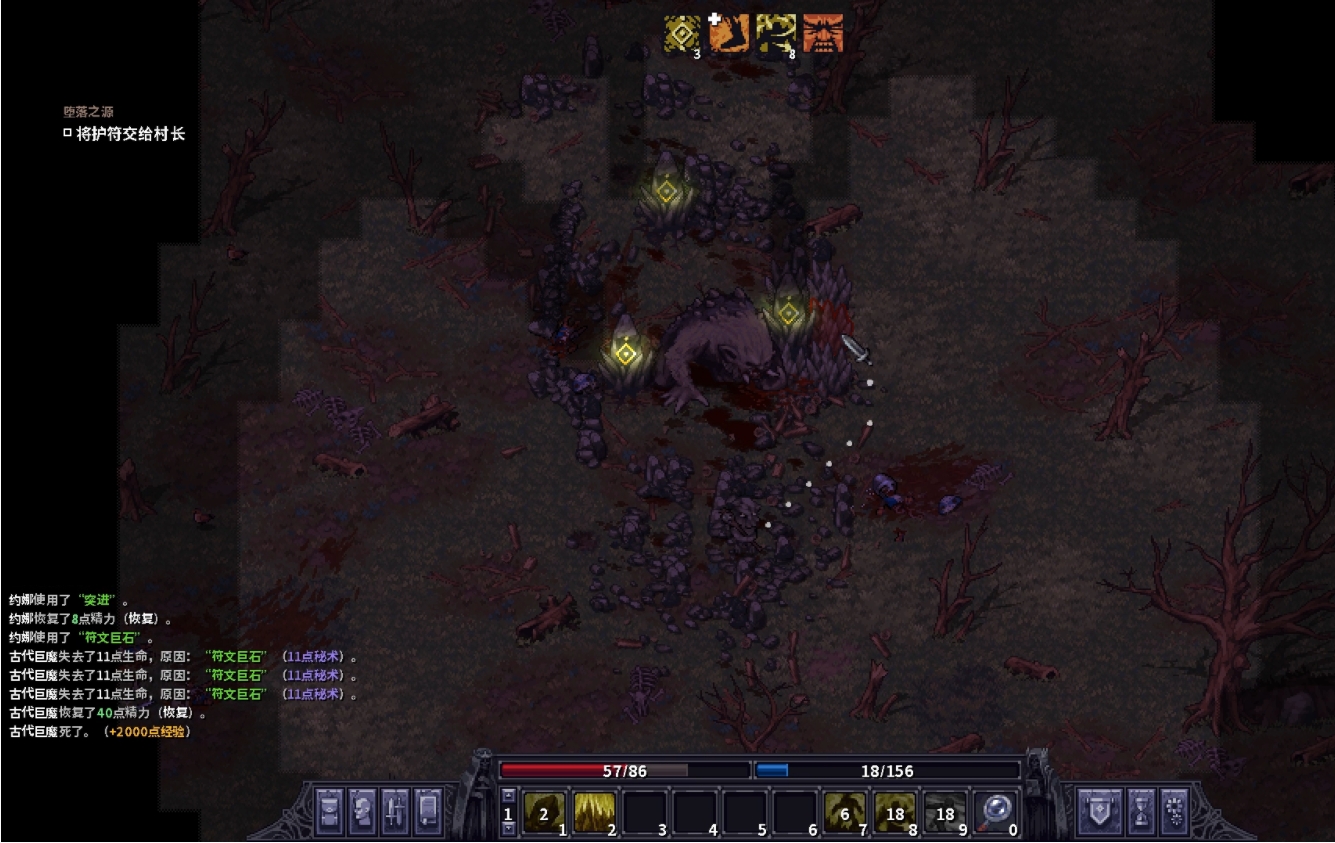1335x843 pixels.
Task: Open the sword skills menu button
Action: [x=395, y=810]
